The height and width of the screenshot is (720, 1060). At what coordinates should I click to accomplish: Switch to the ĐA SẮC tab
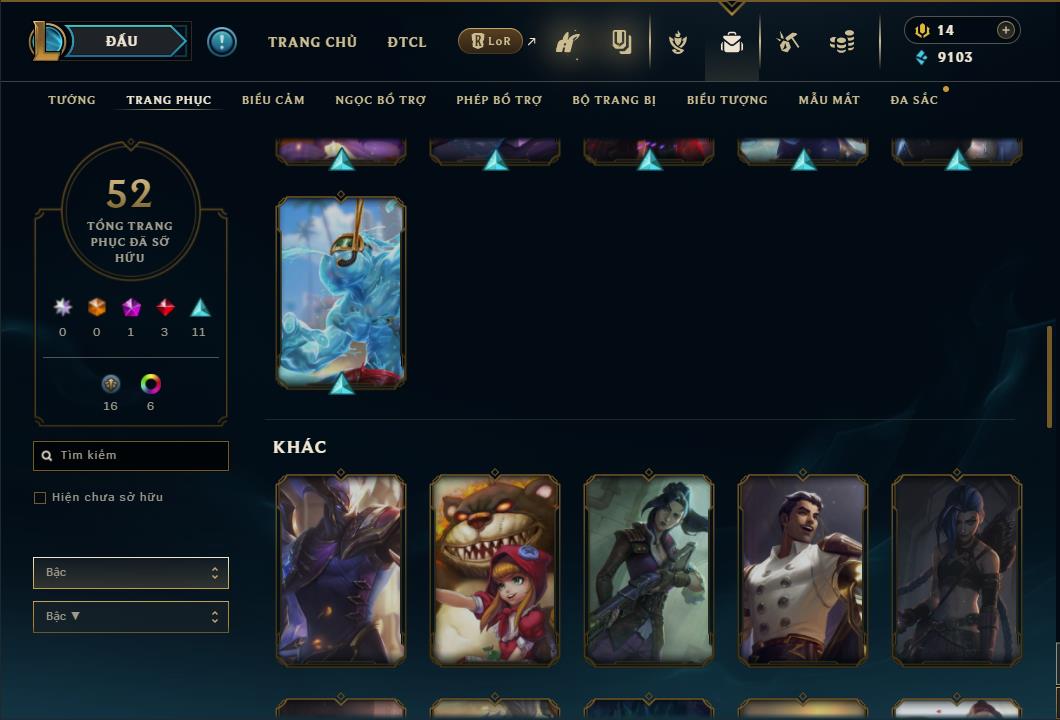(x=914, y=100)
